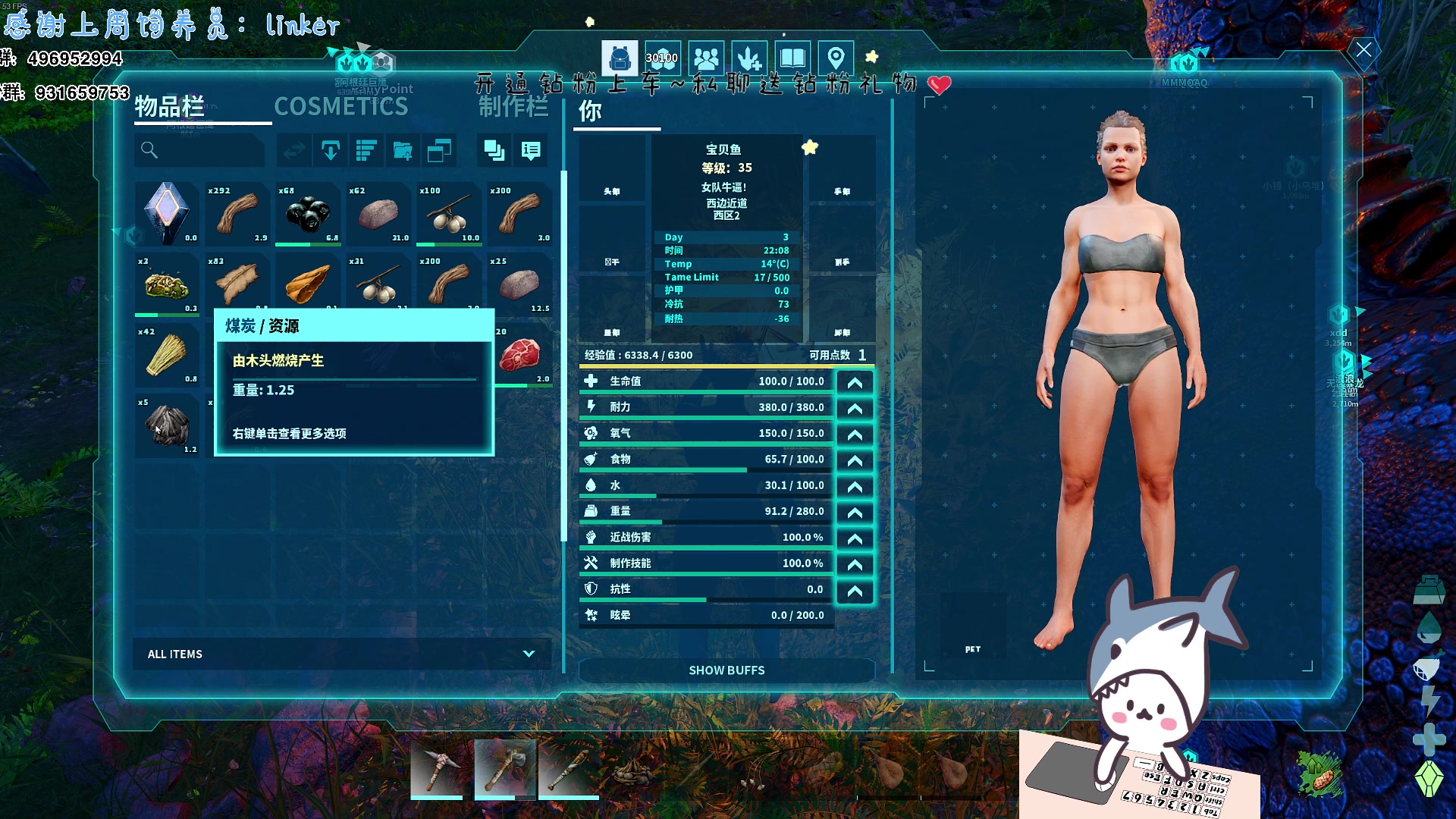Viewport: 1456px width, 819px height.
Task: Open the map marker menu icon
Action: pyautogui.click(x=836, y=58)
